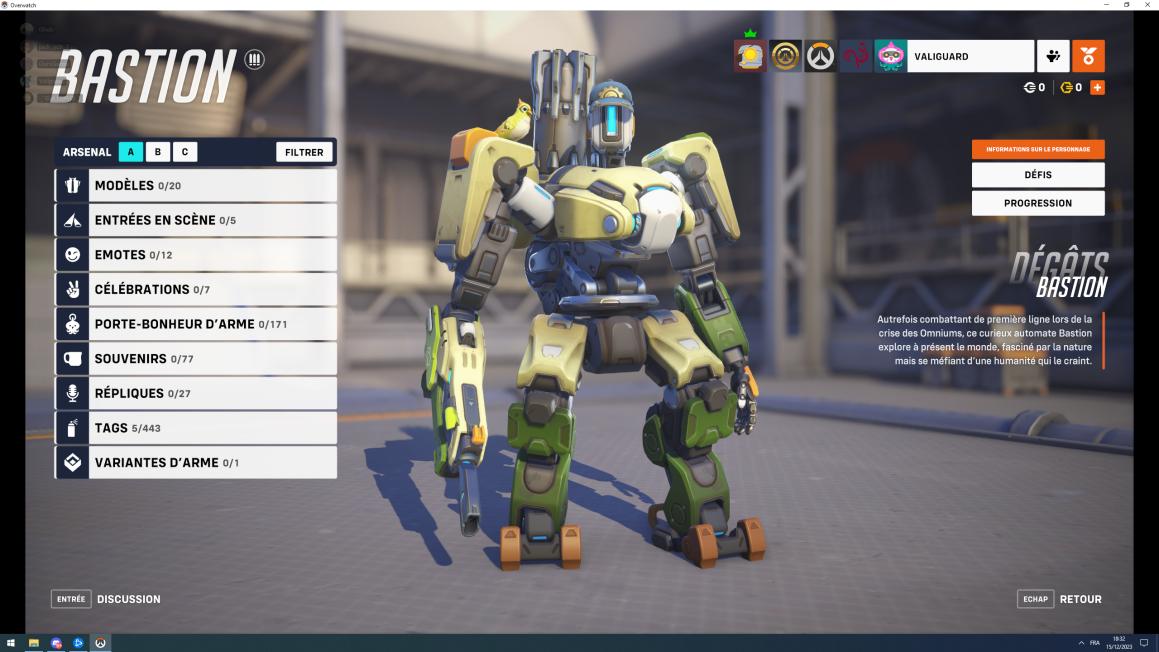Open the social group icon

point(1053,56)
